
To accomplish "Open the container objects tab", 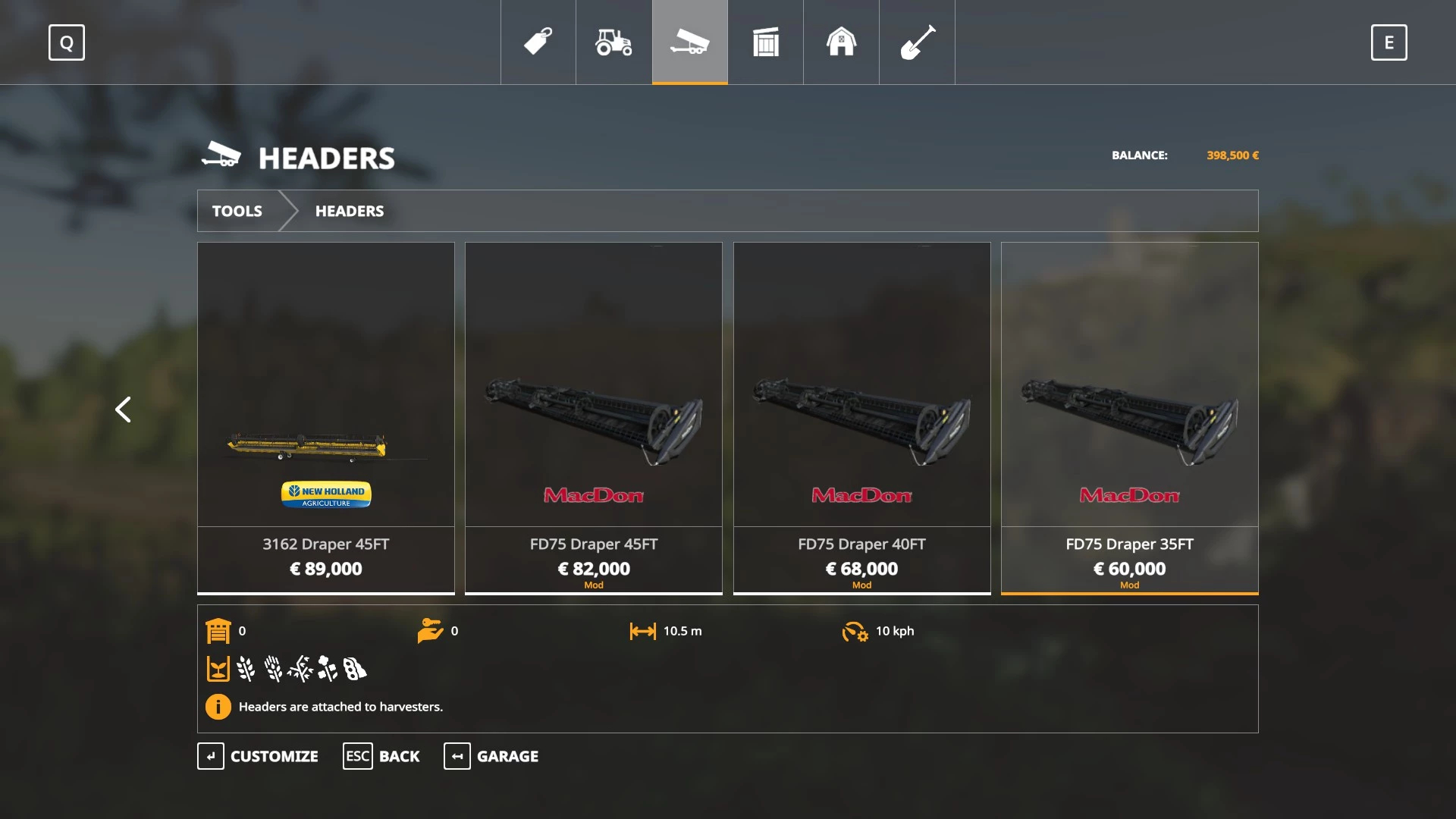I will (765, 42).
